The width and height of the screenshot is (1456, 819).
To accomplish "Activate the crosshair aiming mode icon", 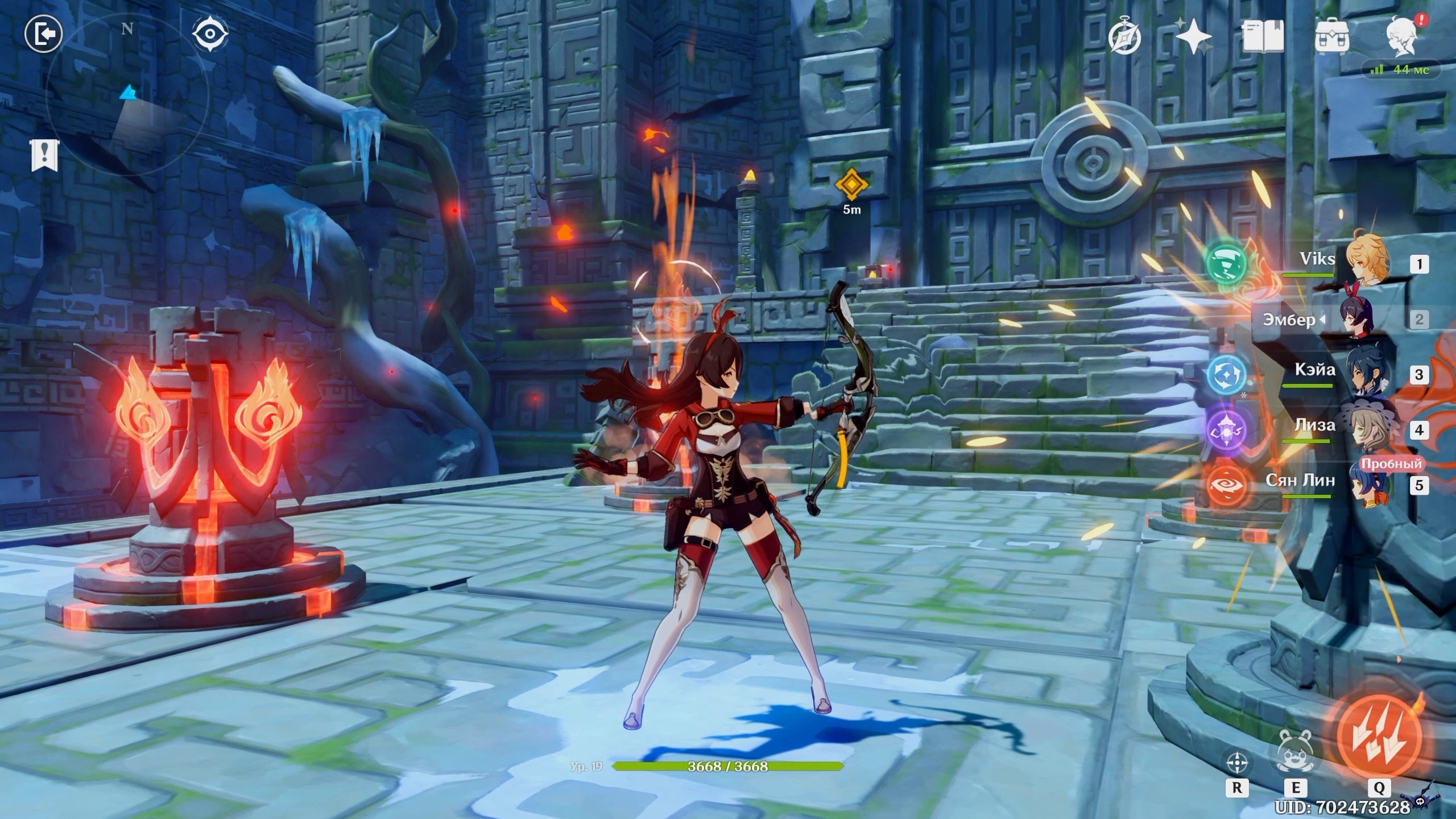I will coord(1237,762).
